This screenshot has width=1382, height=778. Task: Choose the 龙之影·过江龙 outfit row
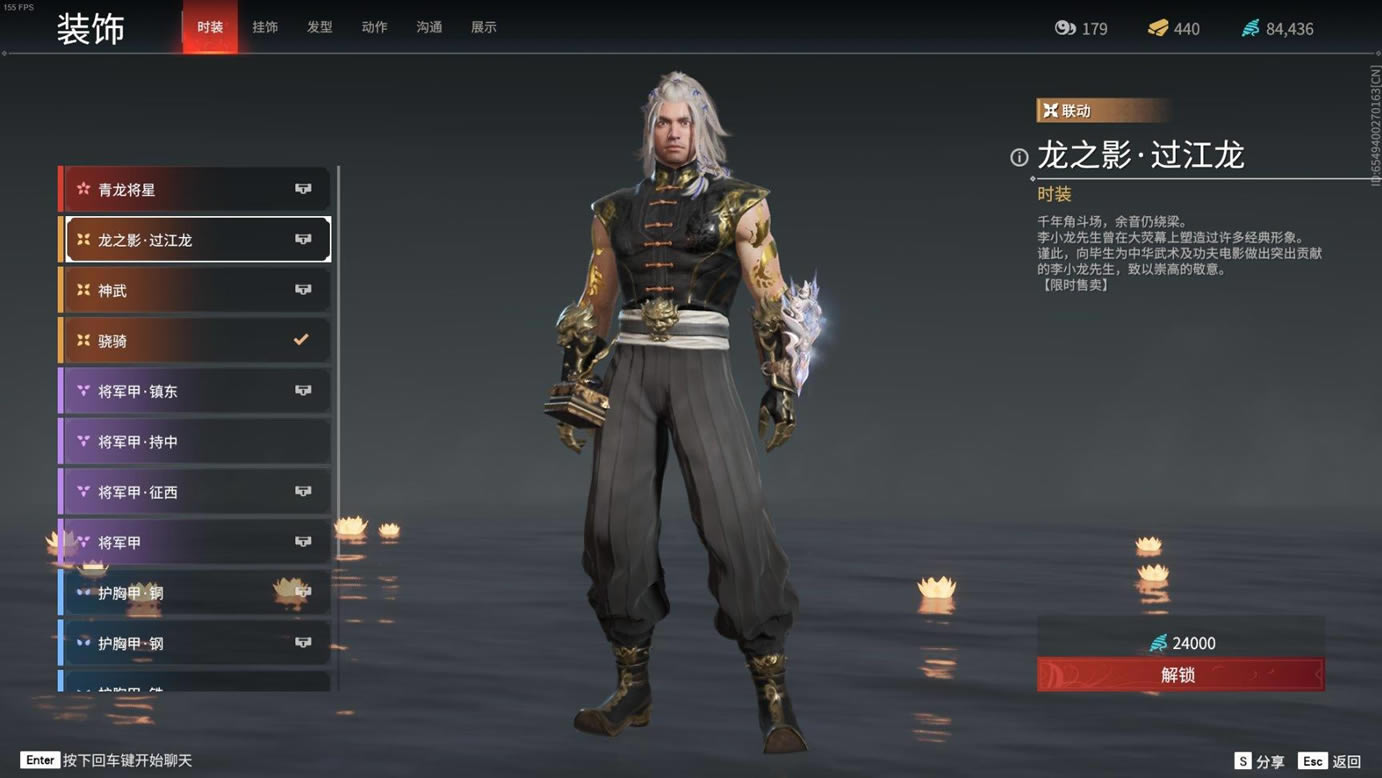point(196,240)
